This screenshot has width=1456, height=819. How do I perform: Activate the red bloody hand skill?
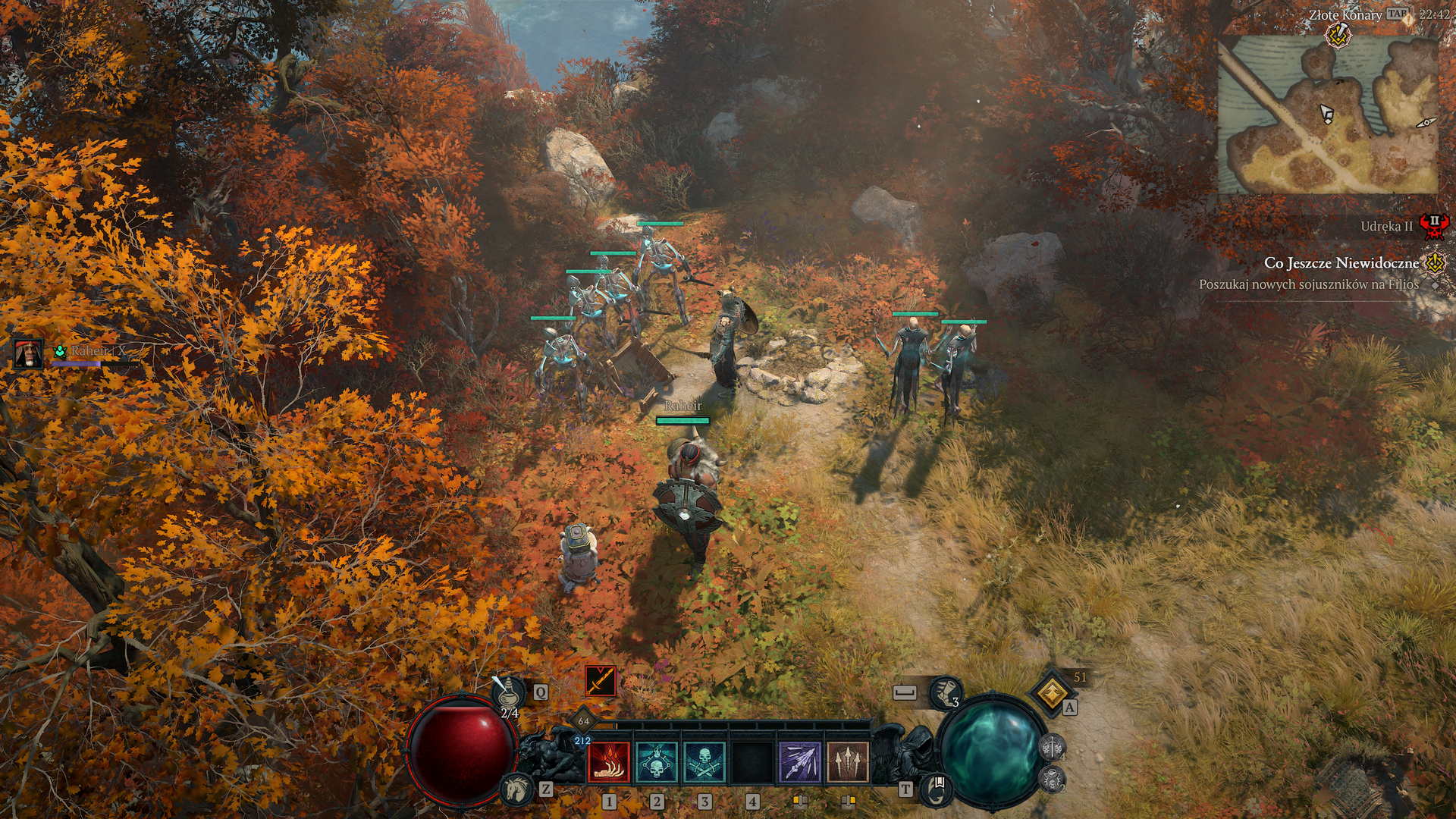609,762
